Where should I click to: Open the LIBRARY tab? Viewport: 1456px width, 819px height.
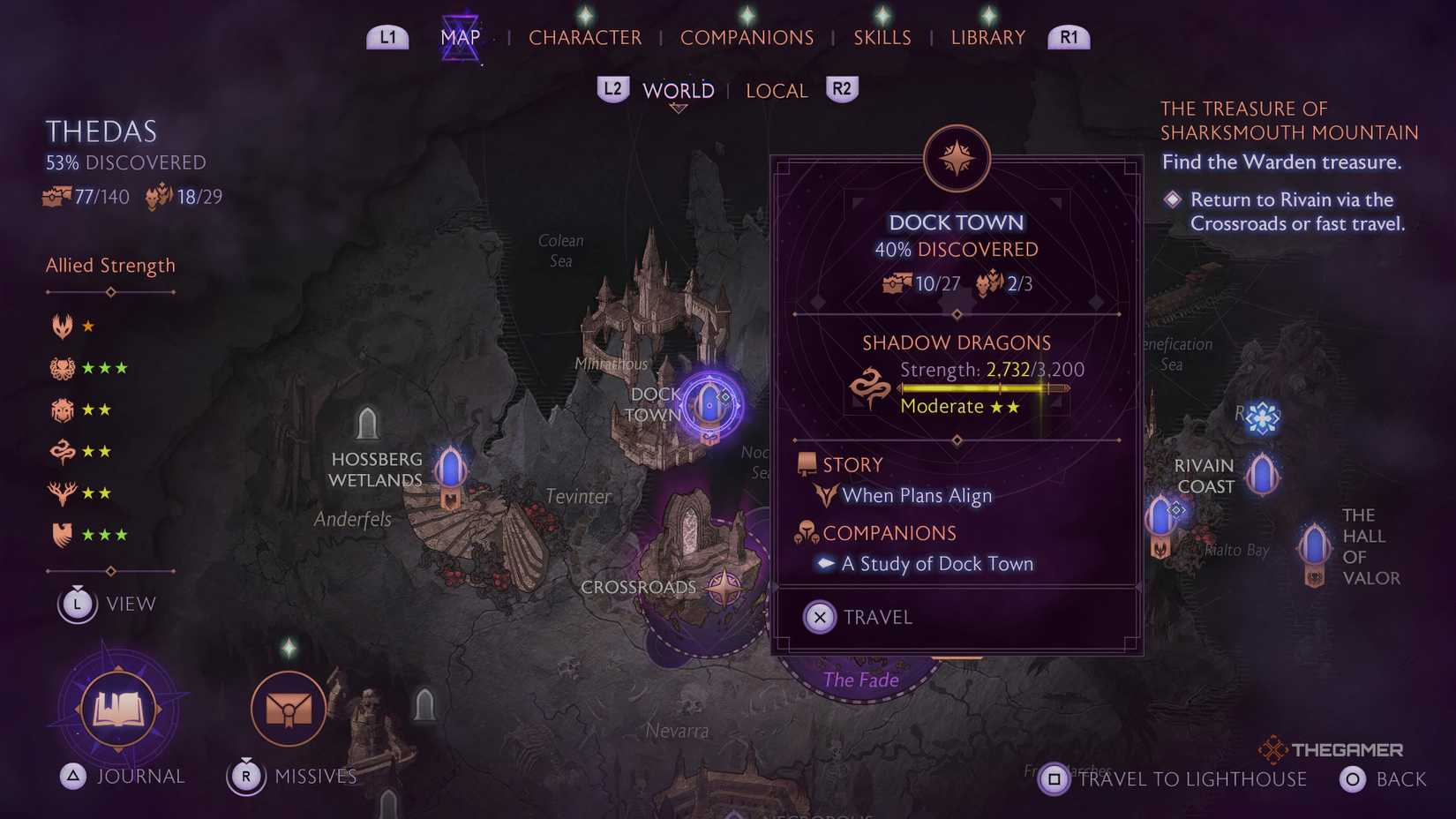coord(987,37)
